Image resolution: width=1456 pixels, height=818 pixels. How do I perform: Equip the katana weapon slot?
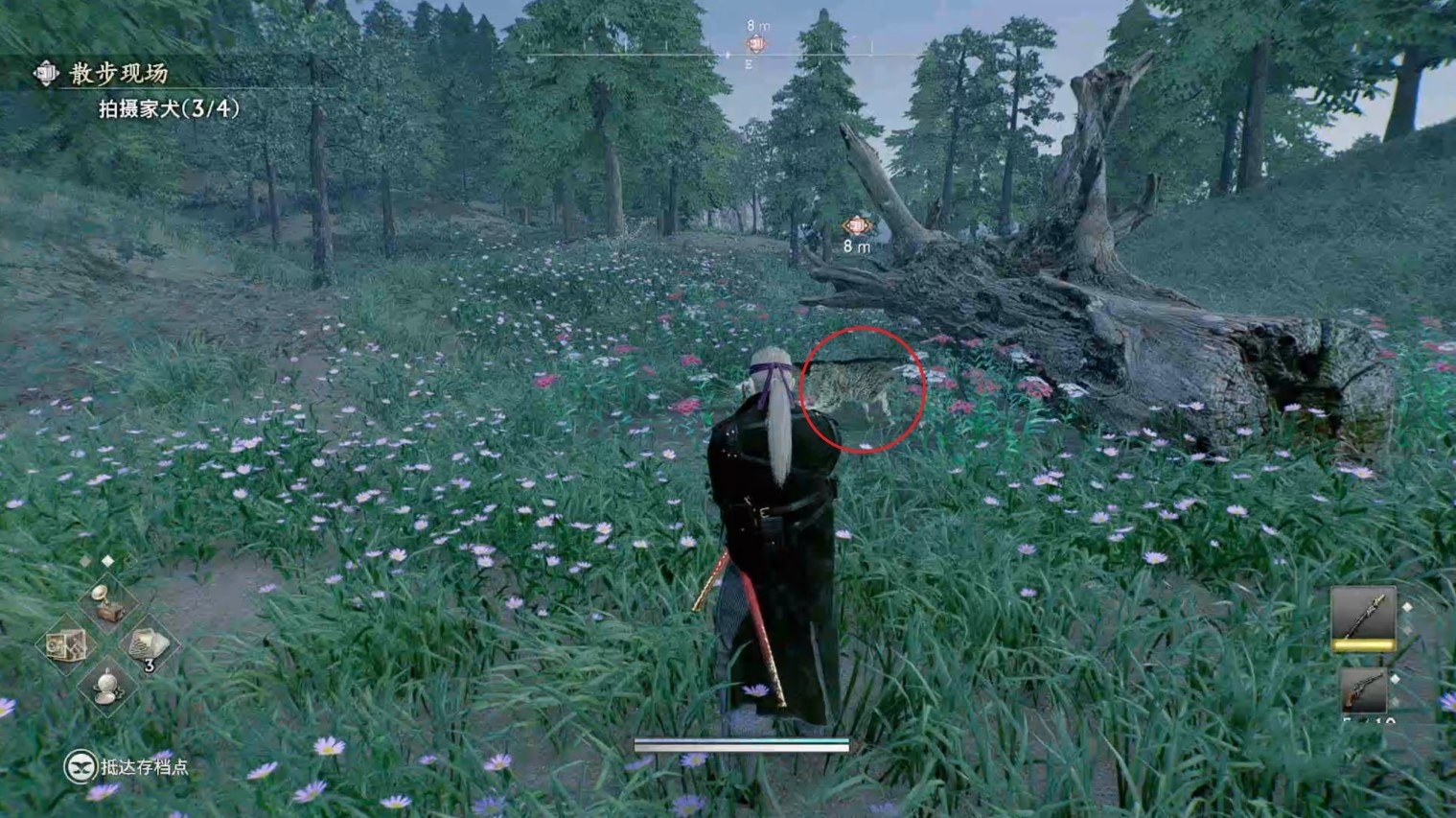(1362, 617)
